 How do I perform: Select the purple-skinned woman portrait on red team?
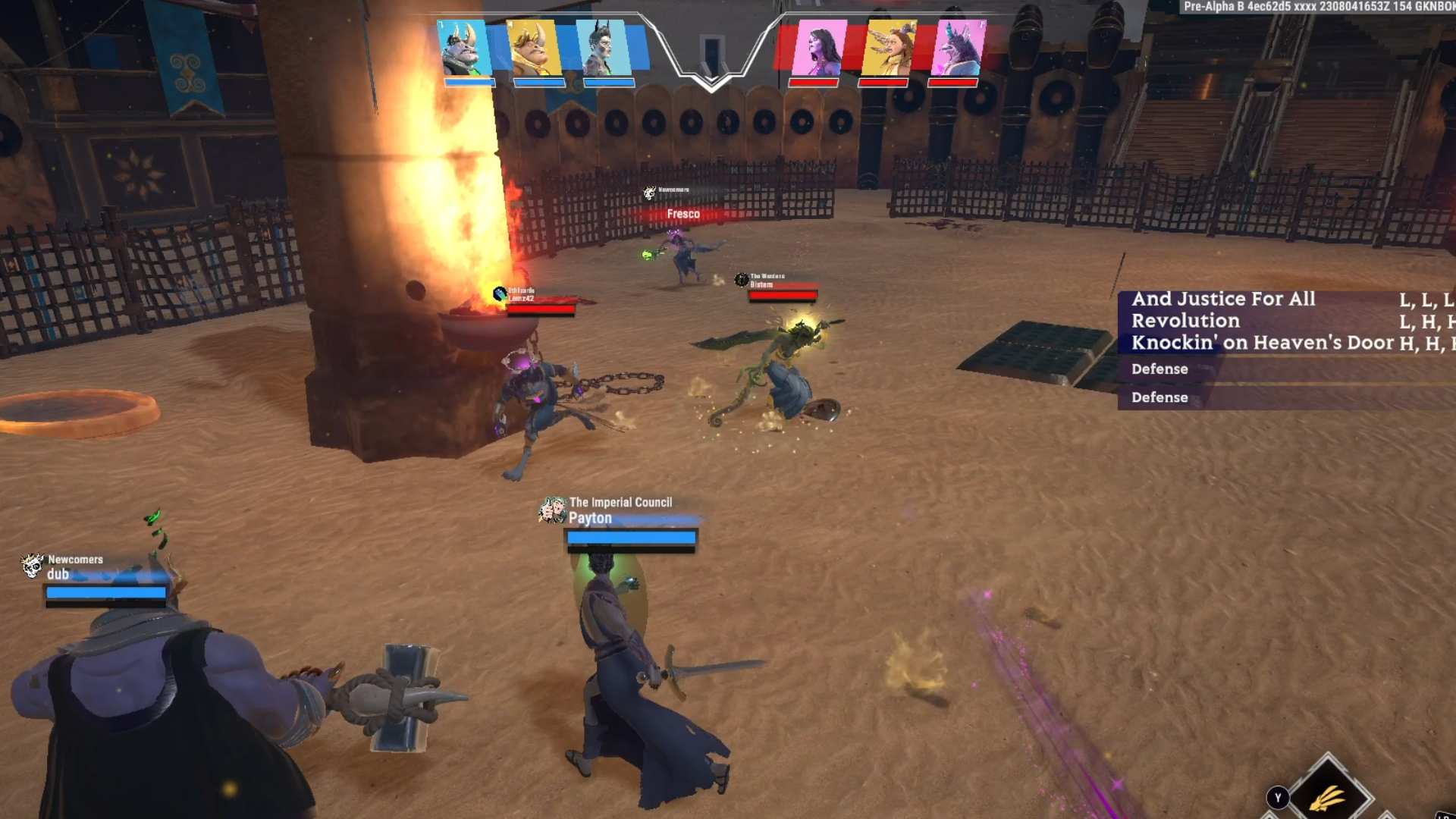[x=817, y=48]
